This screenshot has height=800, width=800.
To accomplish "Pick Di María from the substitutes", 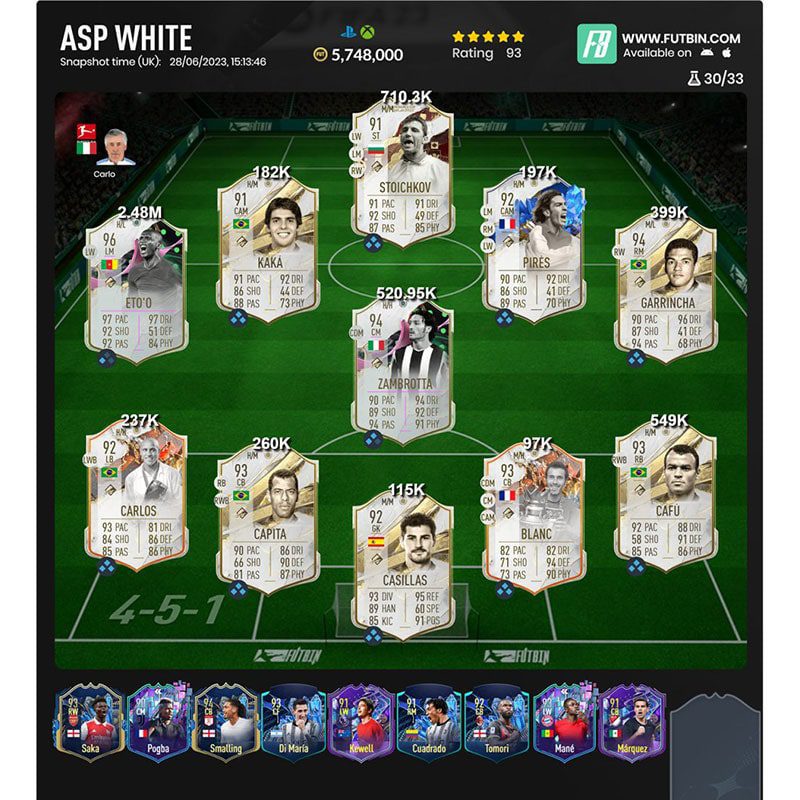I will point(293,722).
